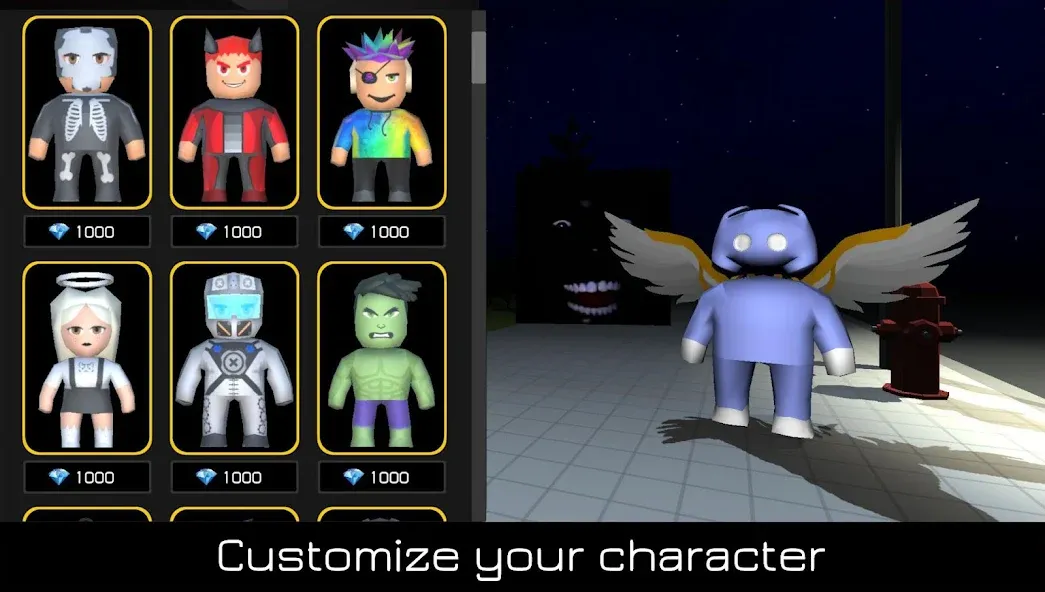
Task: Pick the green muscular hulk skin
Action: pyautogui.click(x=381, y=357)
